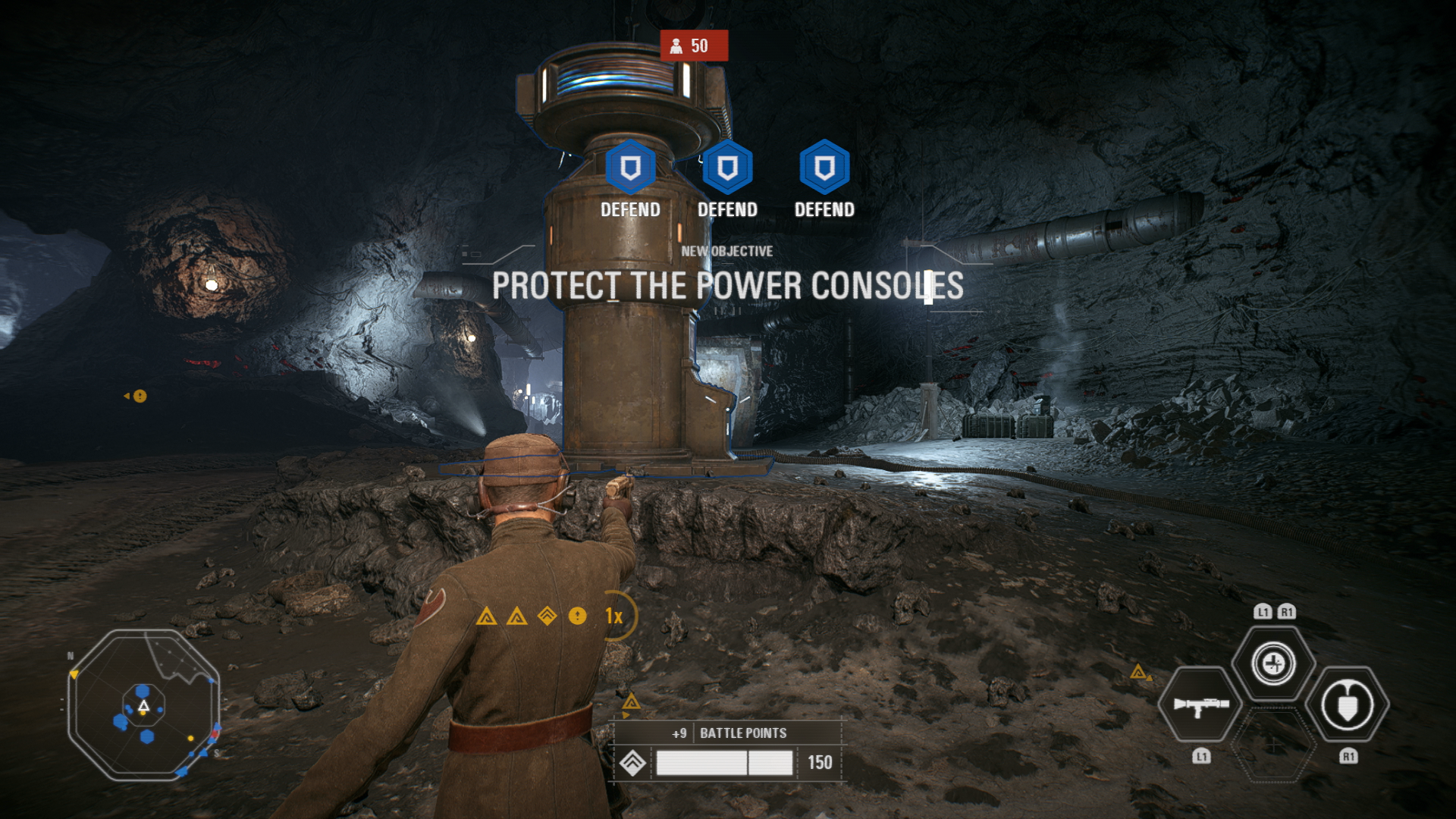This screenshot has height=819, width=1456.
Task: Click the small yellow arrow under the mid-screen trait icon
Action: [x=625, y=714]
